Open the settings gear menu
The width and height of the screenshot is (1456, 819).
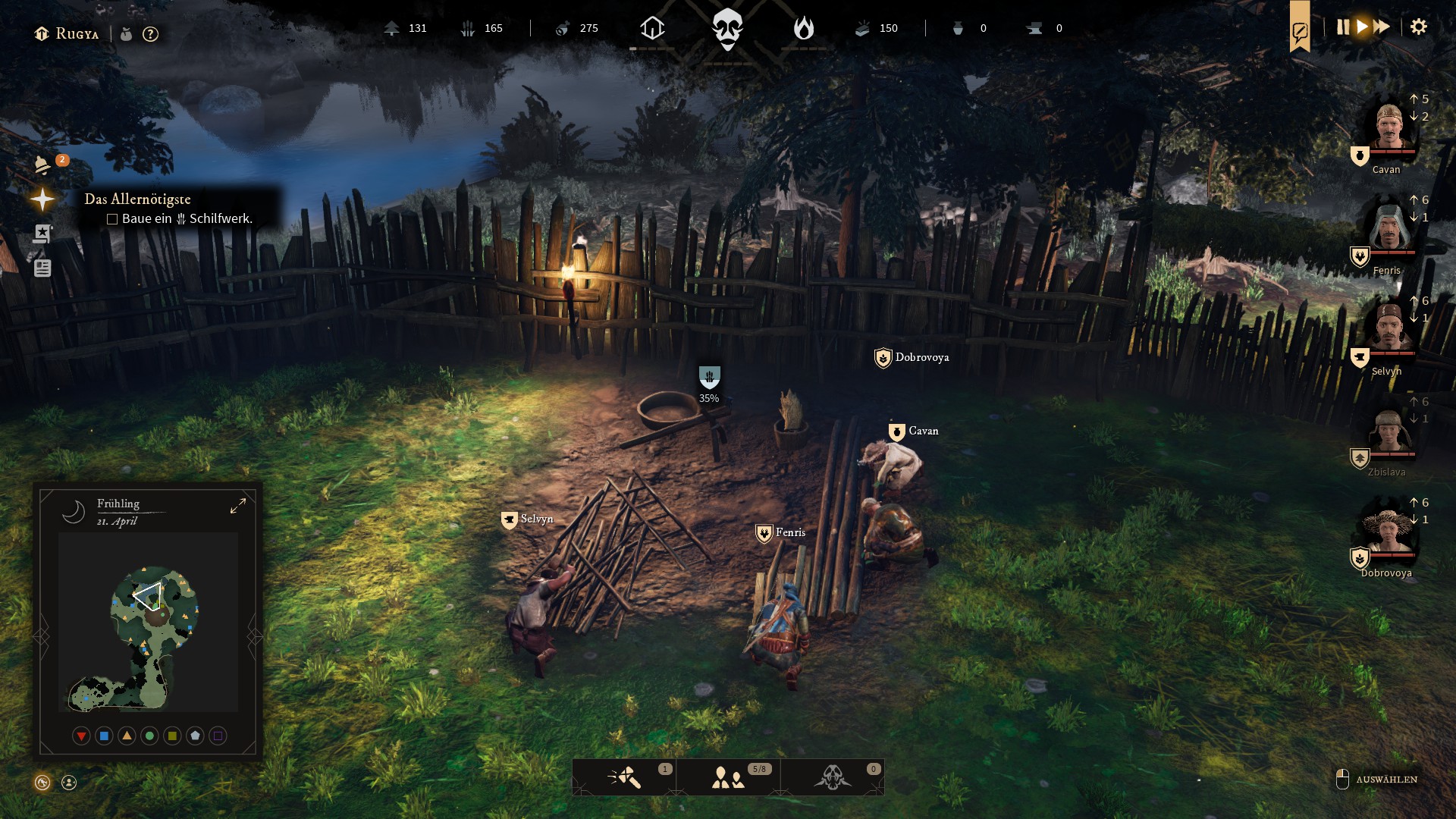click(x=1418, y=27)
